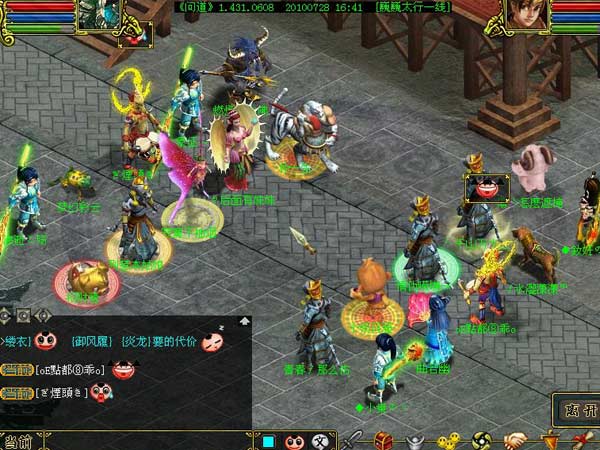Viewport: 600px width, 450px height.
Task: Open the smiley emoticon picker
Action: coord(294,440)
